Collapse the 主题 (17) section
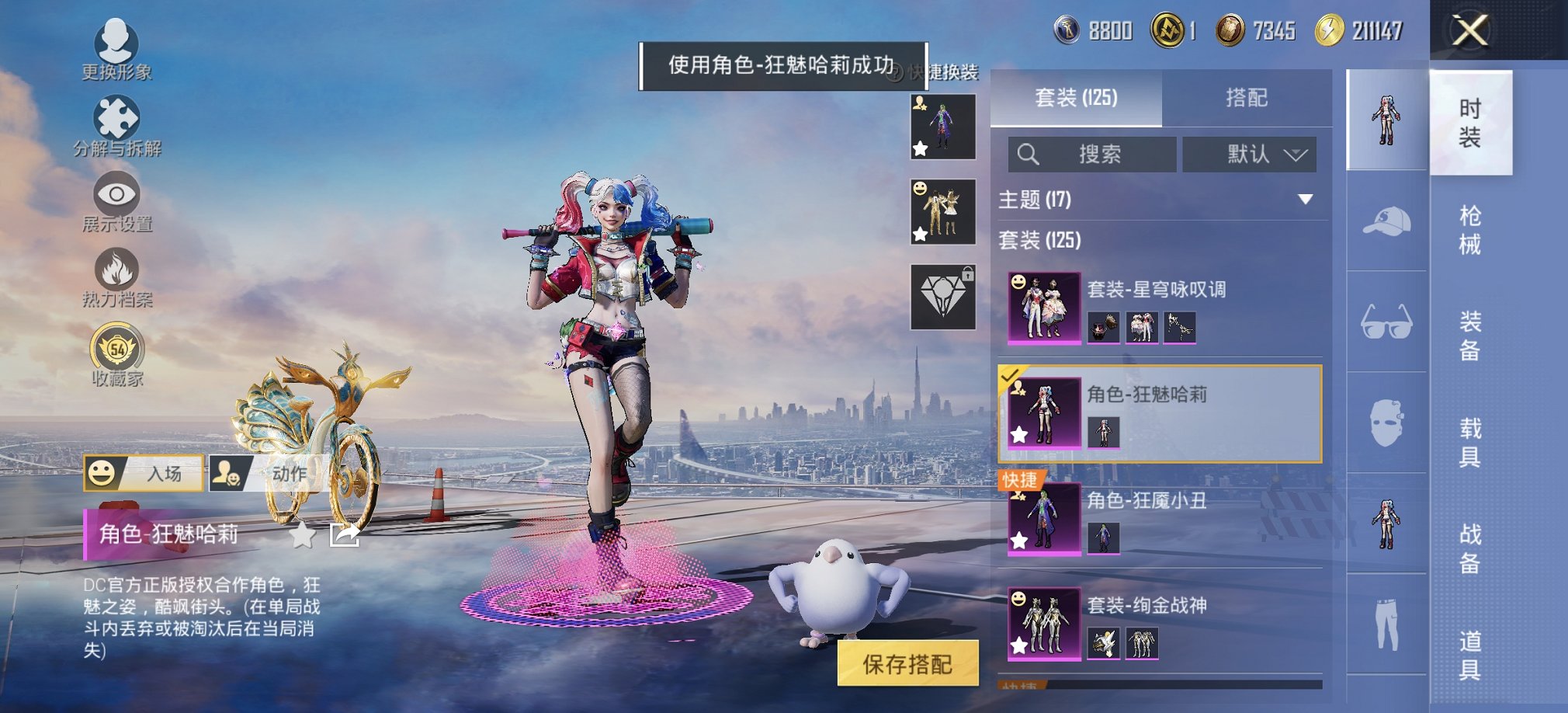The width and height of the screenshot is (1568, 713). [1306, 200]
